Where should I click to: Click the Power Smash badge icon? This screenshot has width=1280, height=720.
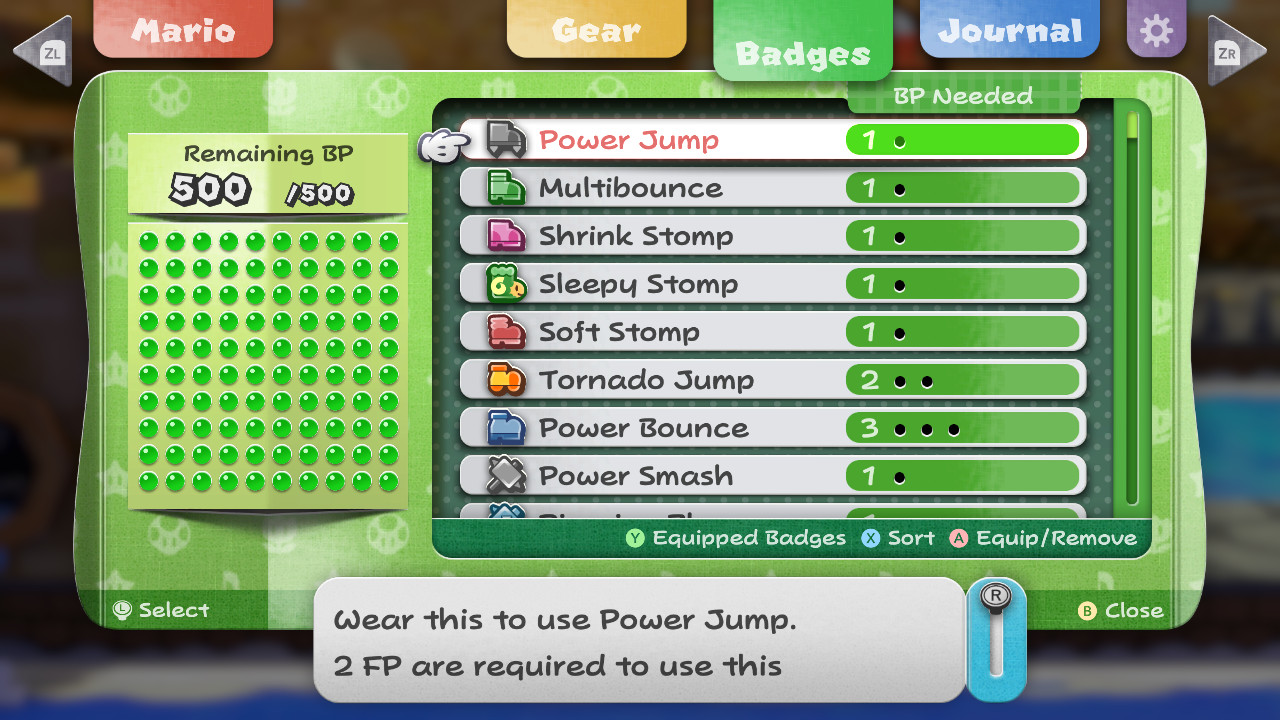point(506,475)
